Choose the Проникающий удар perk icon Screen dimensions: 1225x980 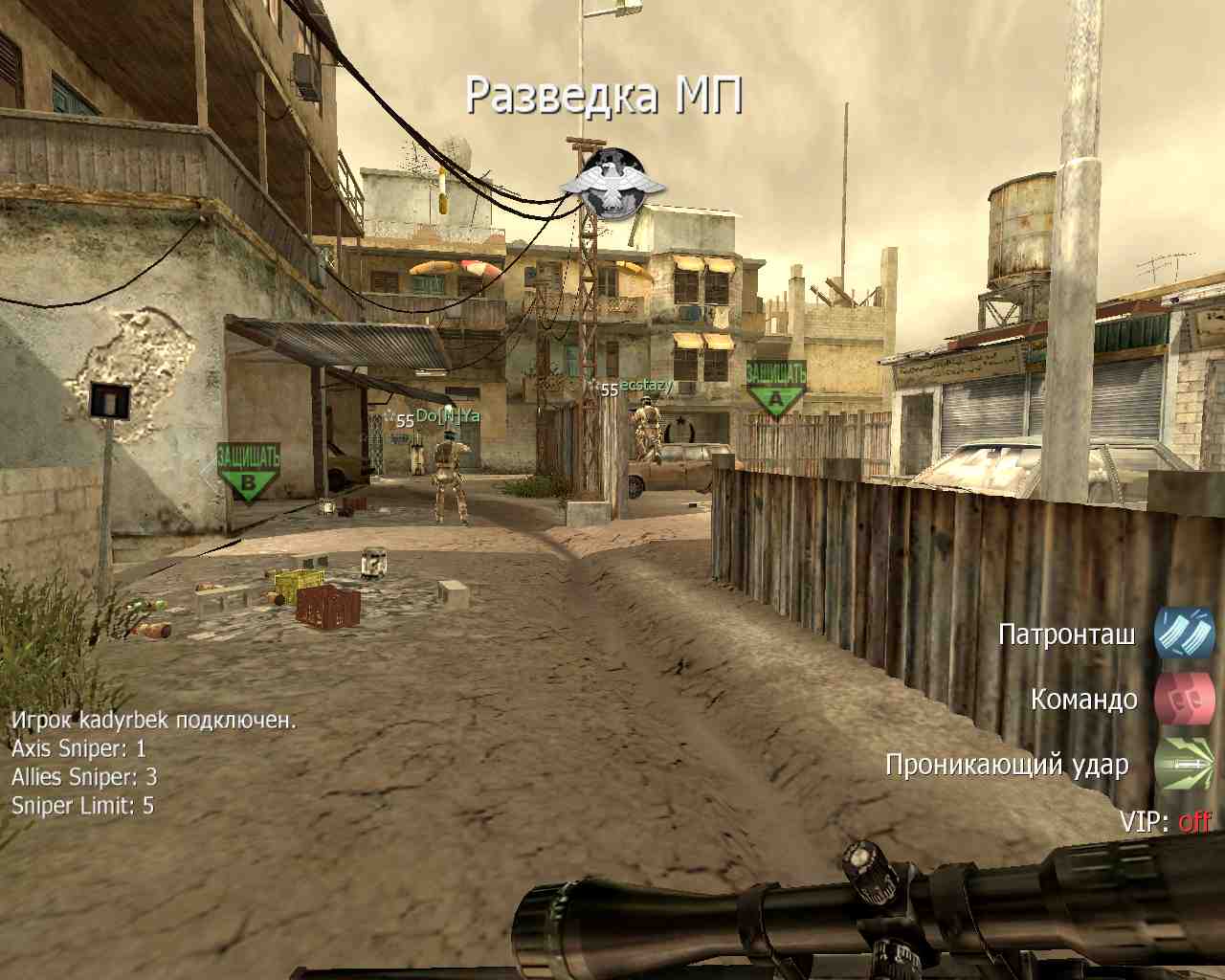[1184, 764]
